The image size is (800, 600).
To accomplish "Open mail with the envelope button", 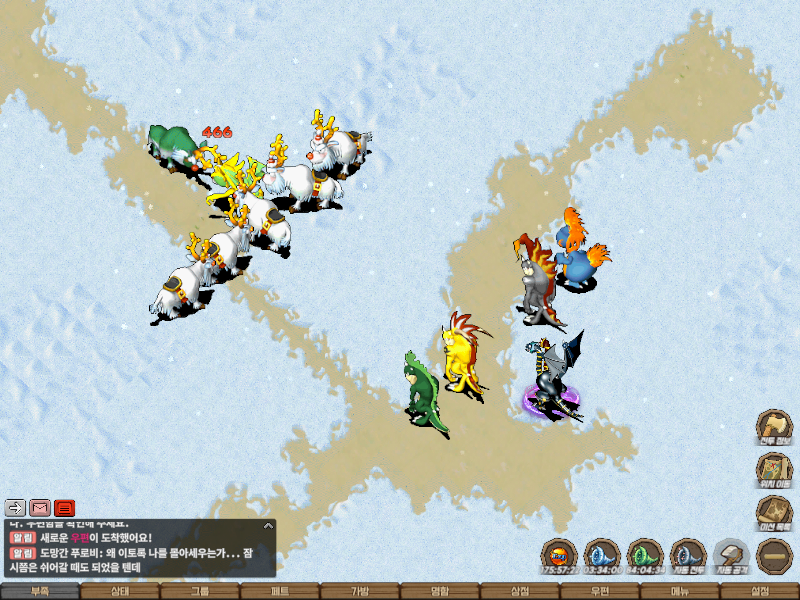I will [x=40, y=507].
